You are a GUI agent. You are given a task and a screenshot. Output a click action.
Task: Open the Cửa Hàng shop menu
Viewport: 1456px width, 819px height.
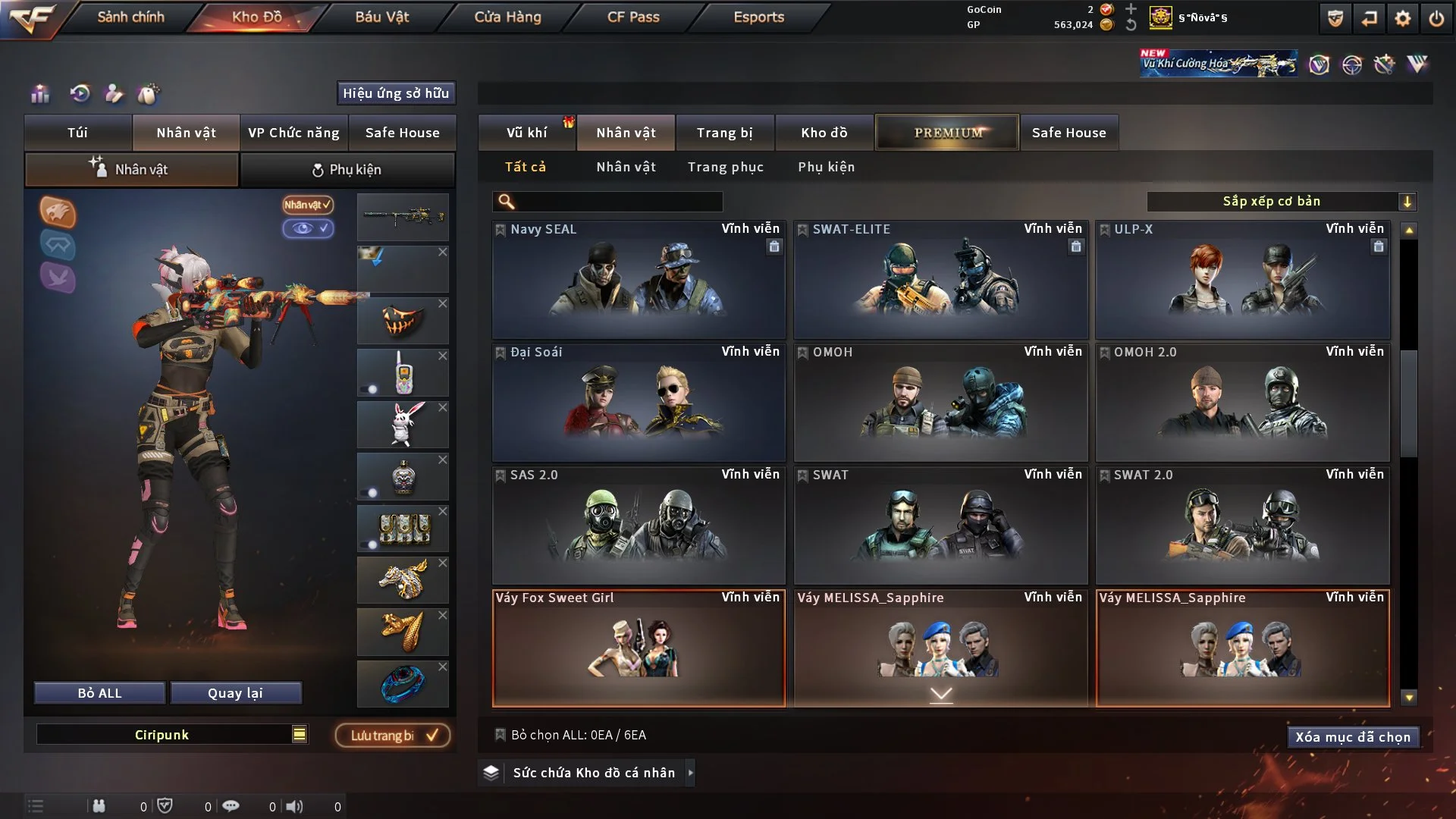(507, 17)
